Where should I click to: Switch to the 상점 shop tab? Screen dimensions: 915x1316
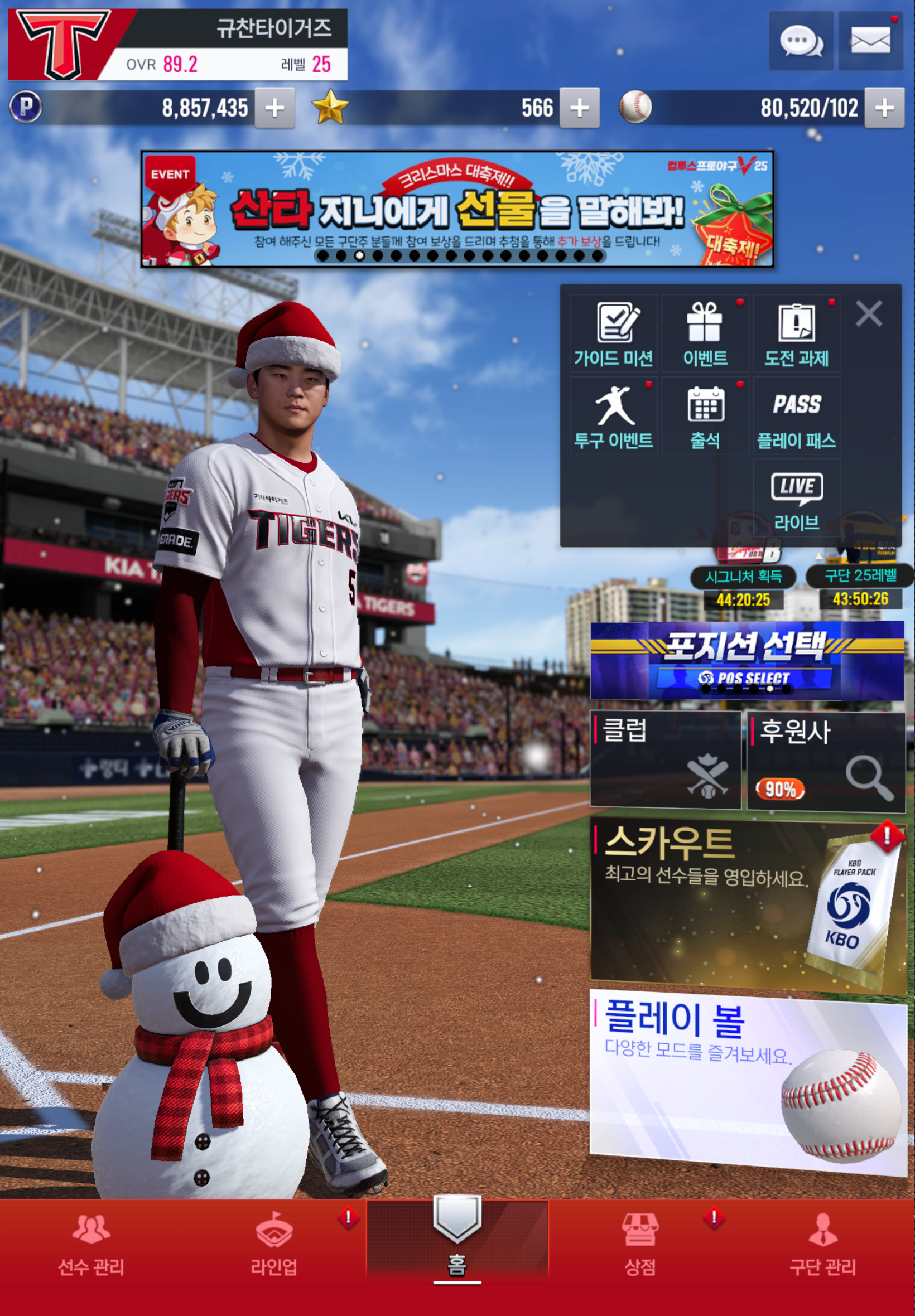(640, 1244)
